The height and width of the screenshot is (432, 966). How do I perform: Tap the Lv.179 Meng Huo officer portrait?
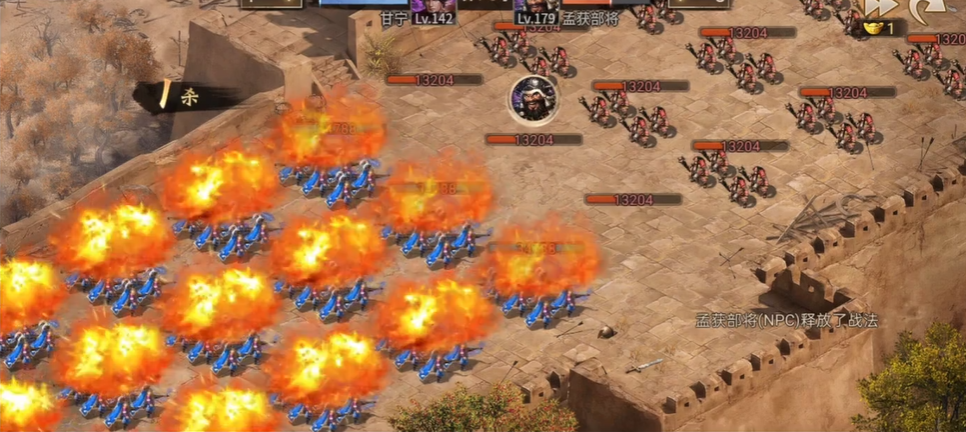click(536, 8)
